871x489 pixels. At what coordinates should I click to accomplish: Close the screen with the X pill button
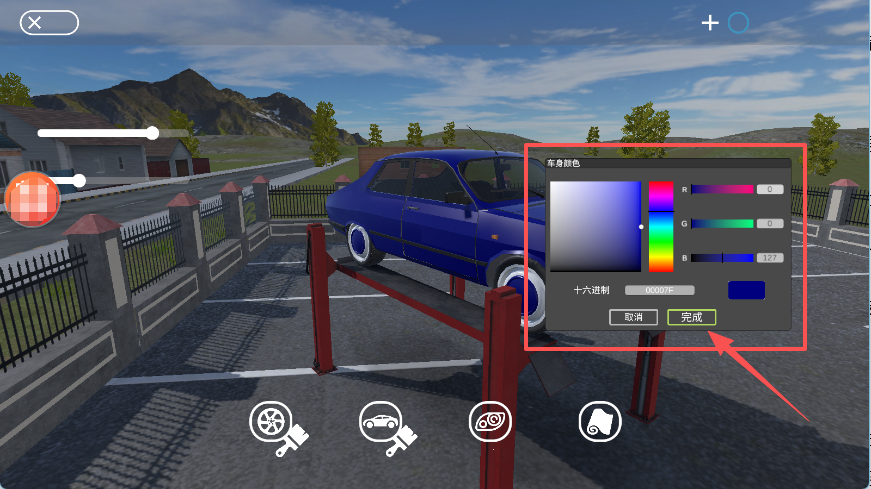click(x=49, y=23)
